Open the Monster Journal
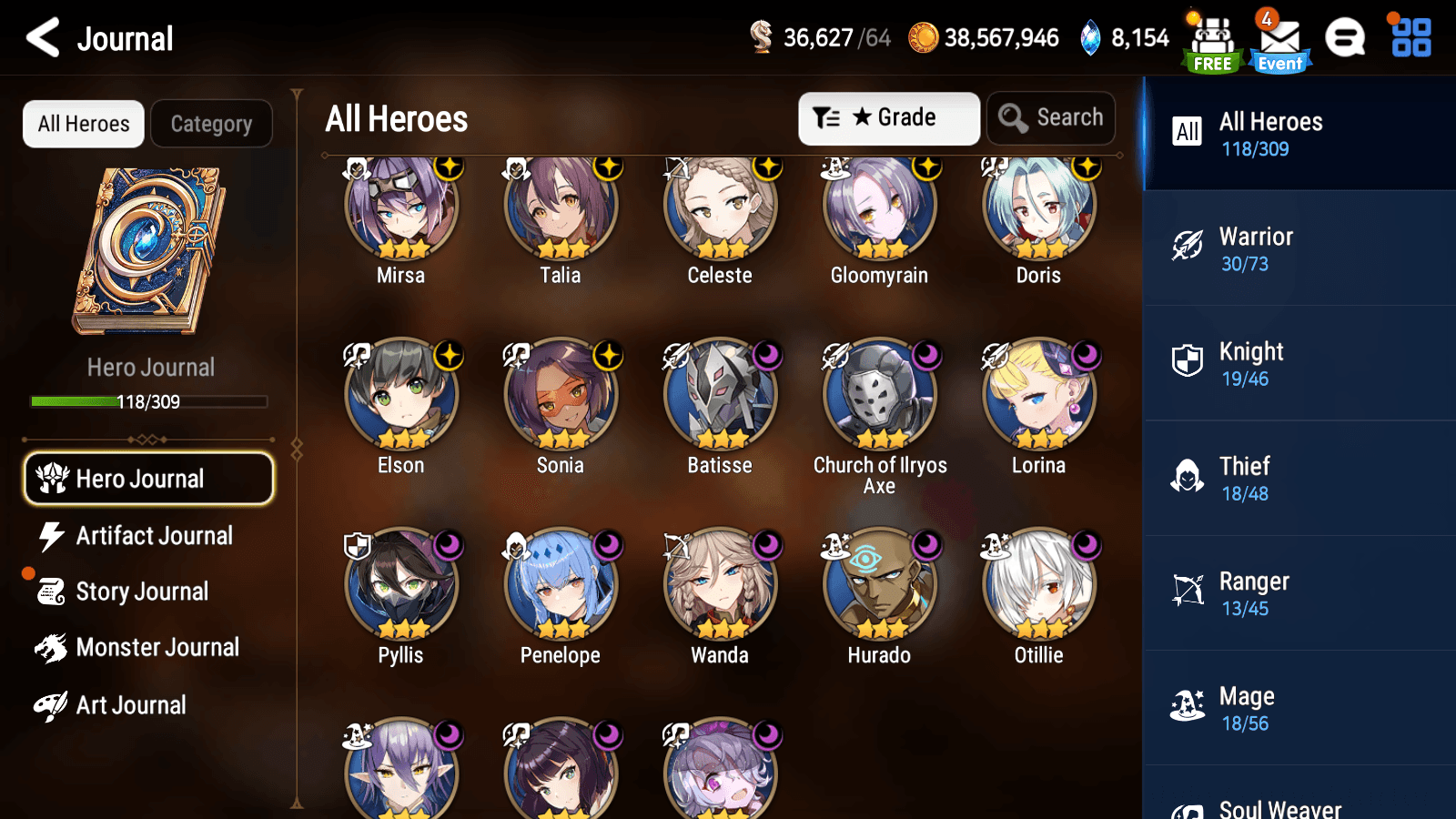This screenshot has width=1456, height=819. click(158, 647)
